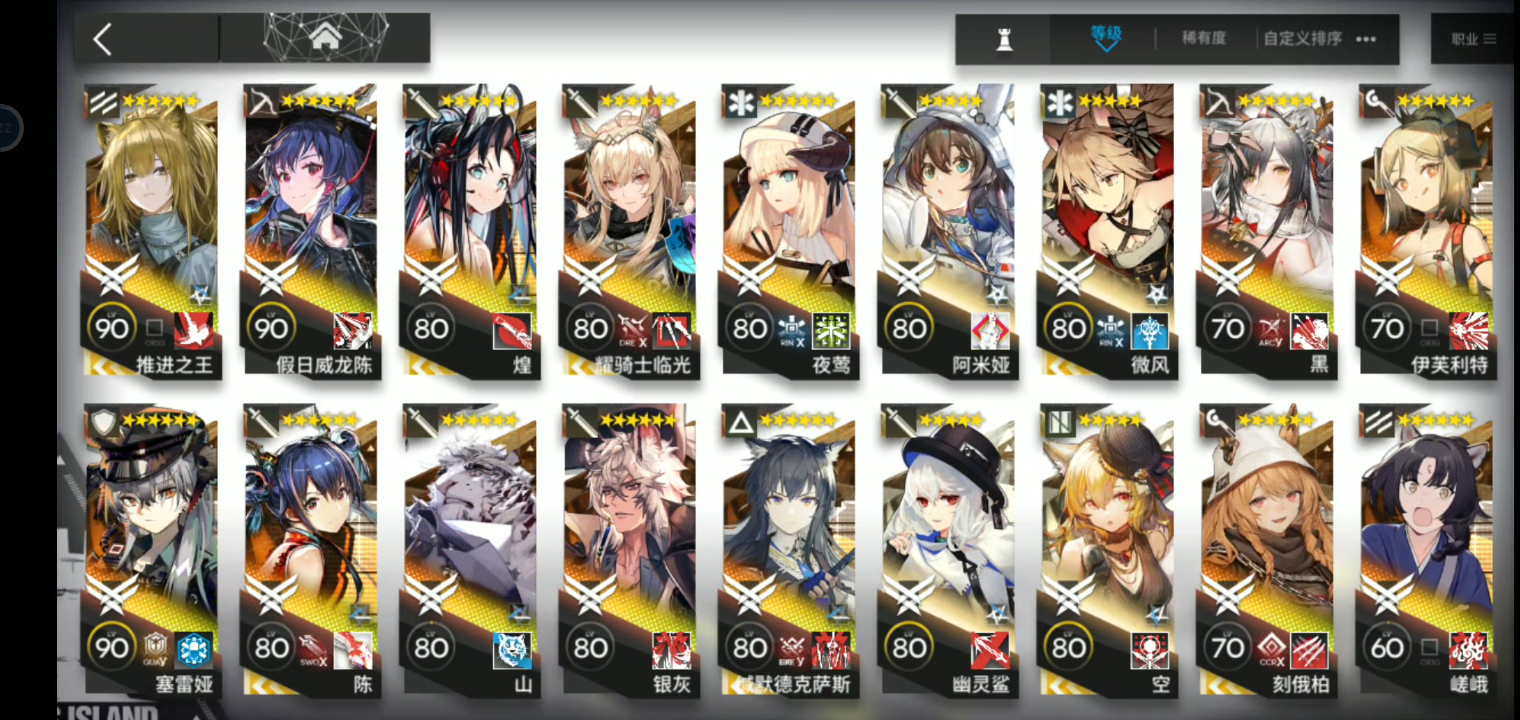Open 耀骑士临光 operator details
The image size is (1520, 720).
(630, 230)
